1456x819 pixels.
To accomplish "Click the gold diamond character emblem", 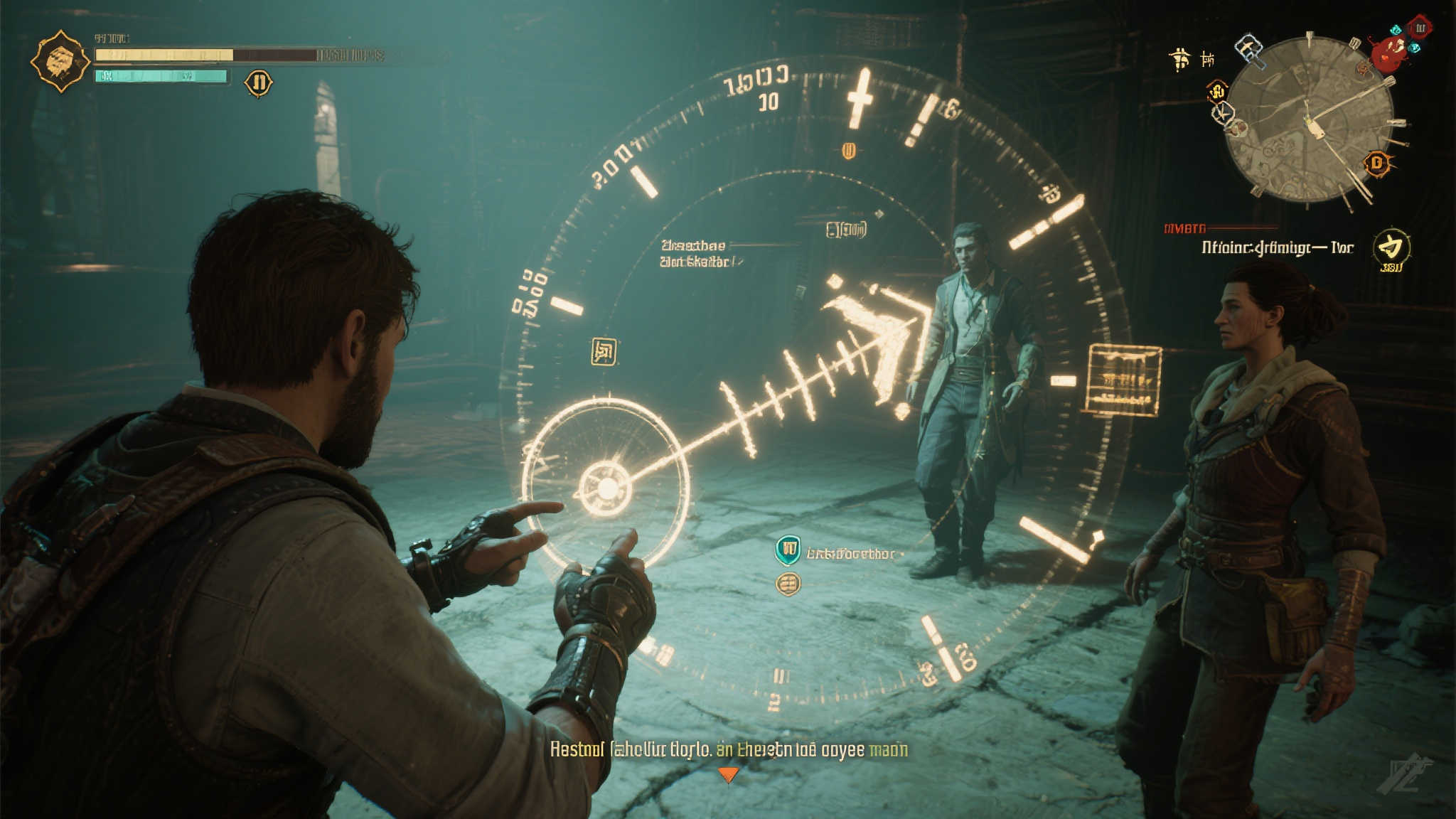I will click(x=60, y=61).
